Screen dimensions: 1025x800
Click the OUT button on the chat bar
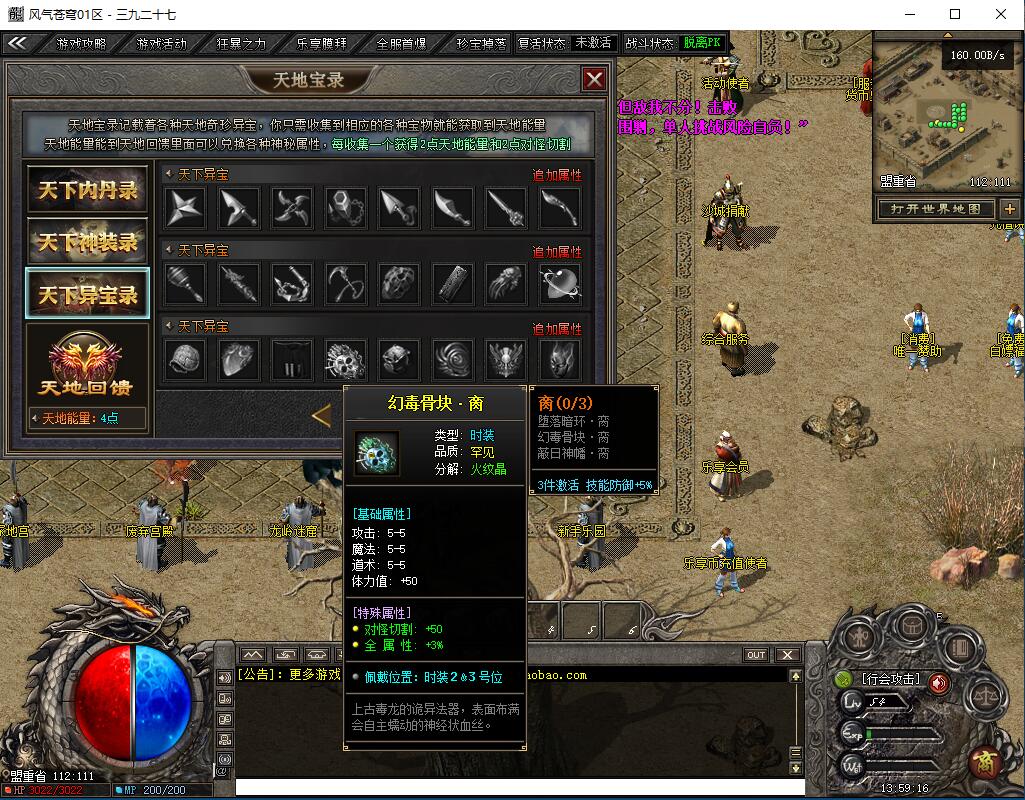[x=756, y=655]
